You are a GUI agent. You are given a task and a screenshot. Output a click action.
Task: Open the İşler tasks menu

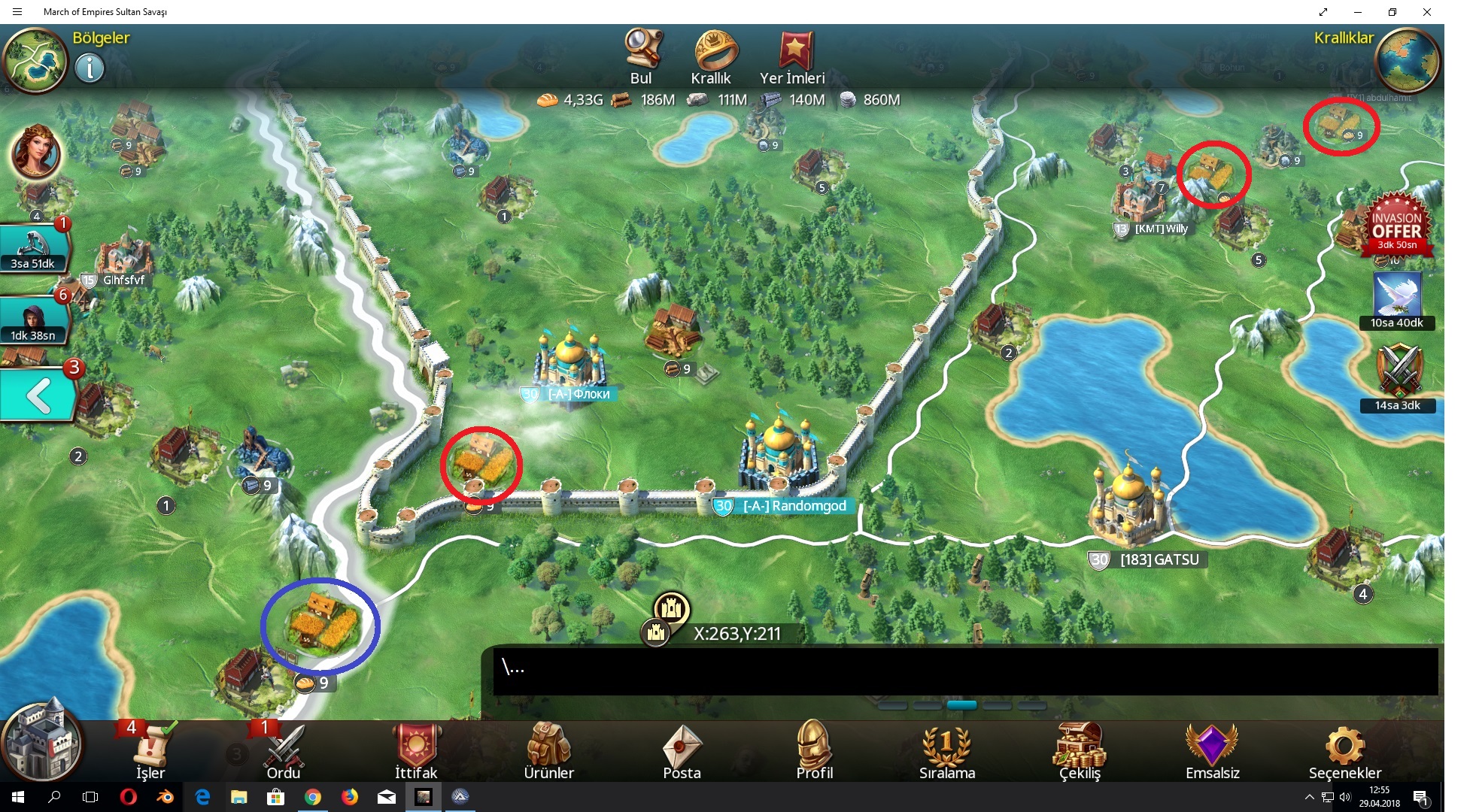[x=150, y=750]
